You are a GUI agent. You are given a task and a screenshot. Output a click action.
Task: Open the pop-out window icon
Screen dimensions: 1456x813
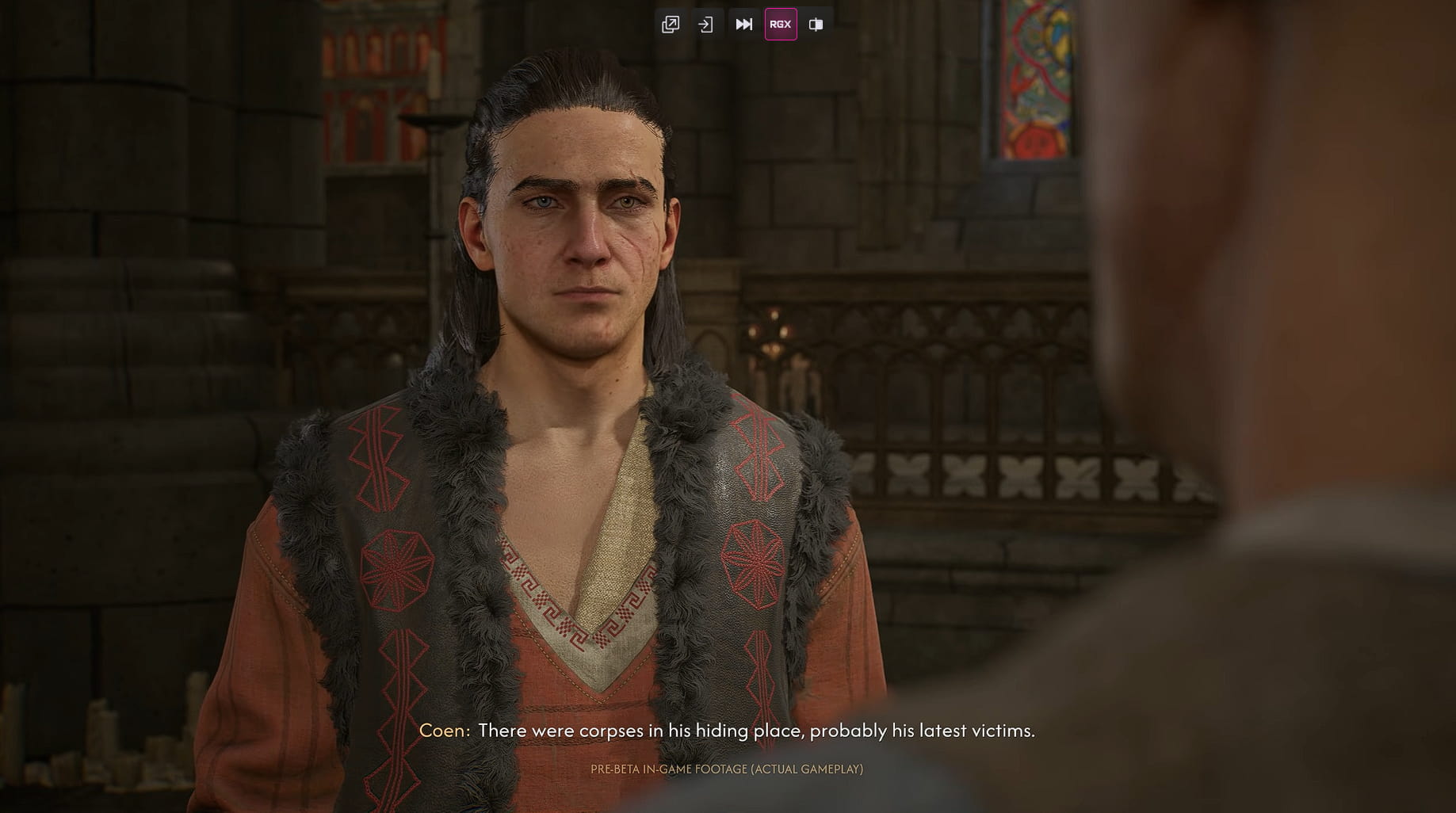click(671, 25)
